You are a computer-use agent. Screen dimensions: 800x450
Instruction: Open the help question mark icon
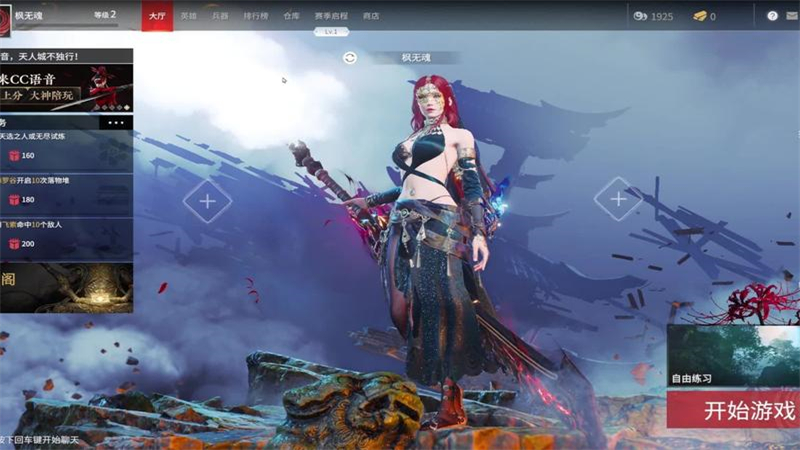pos(772,16)
